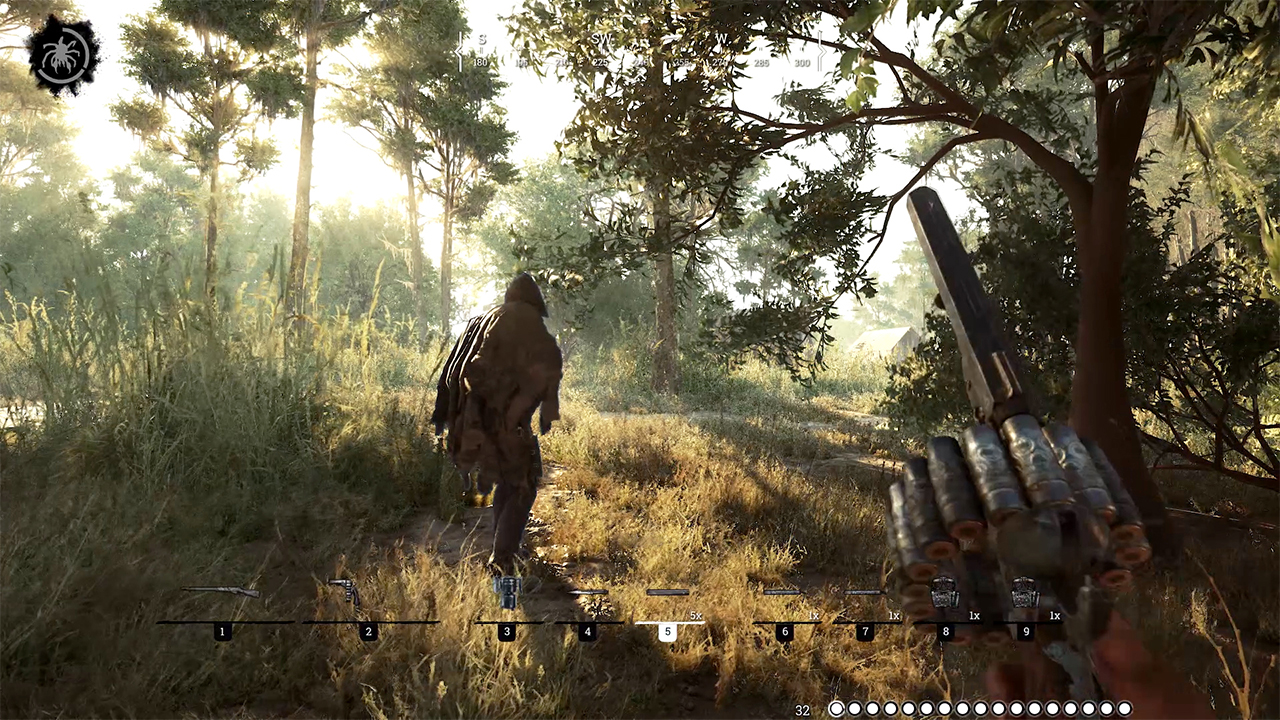Click the consumable icon in slot 5
The height and width of the screenshot is (720, 1280).
(x=668, y=594)
